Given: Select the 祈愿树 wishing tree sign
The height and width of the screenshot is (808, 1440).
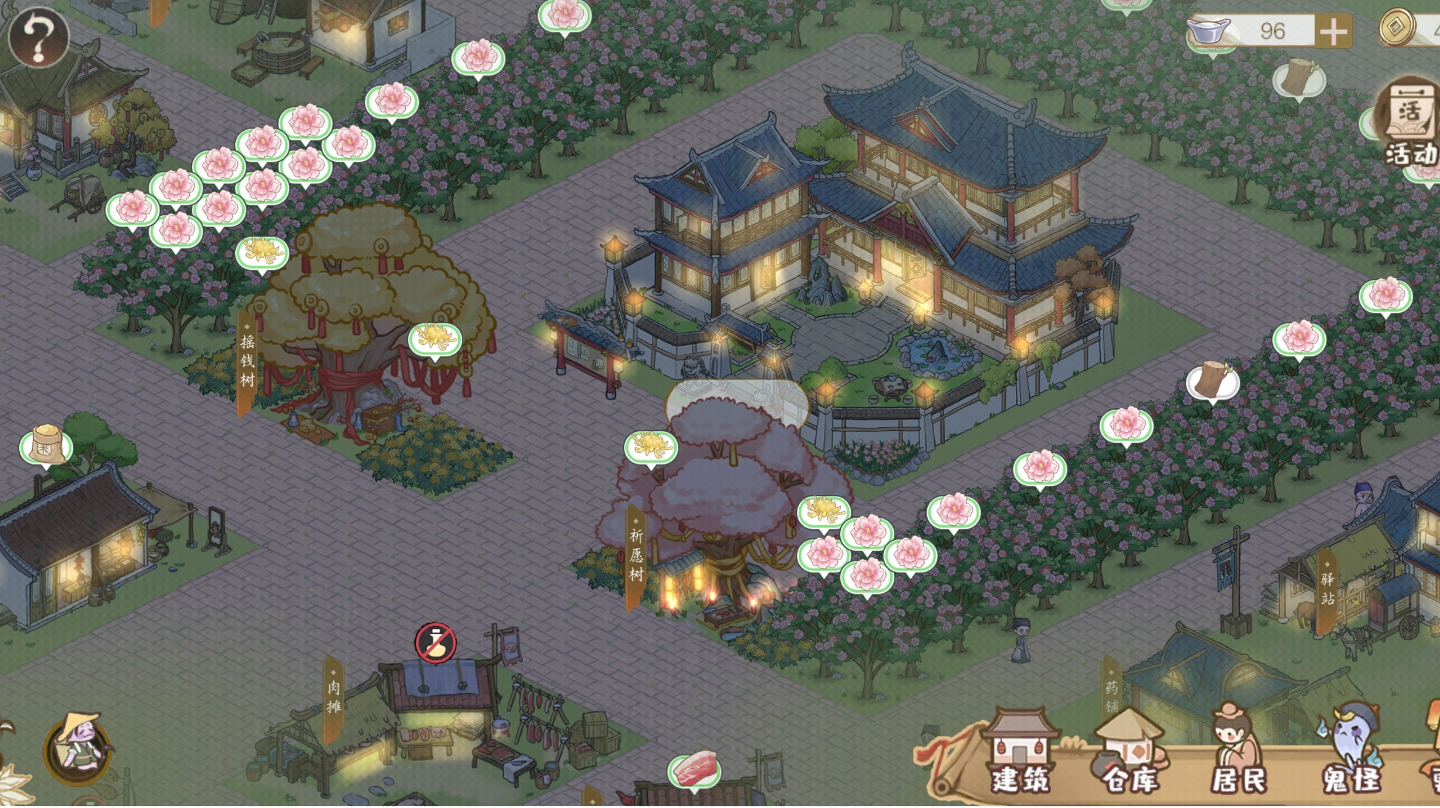Looking at the screenshot, I should [634, 552].
